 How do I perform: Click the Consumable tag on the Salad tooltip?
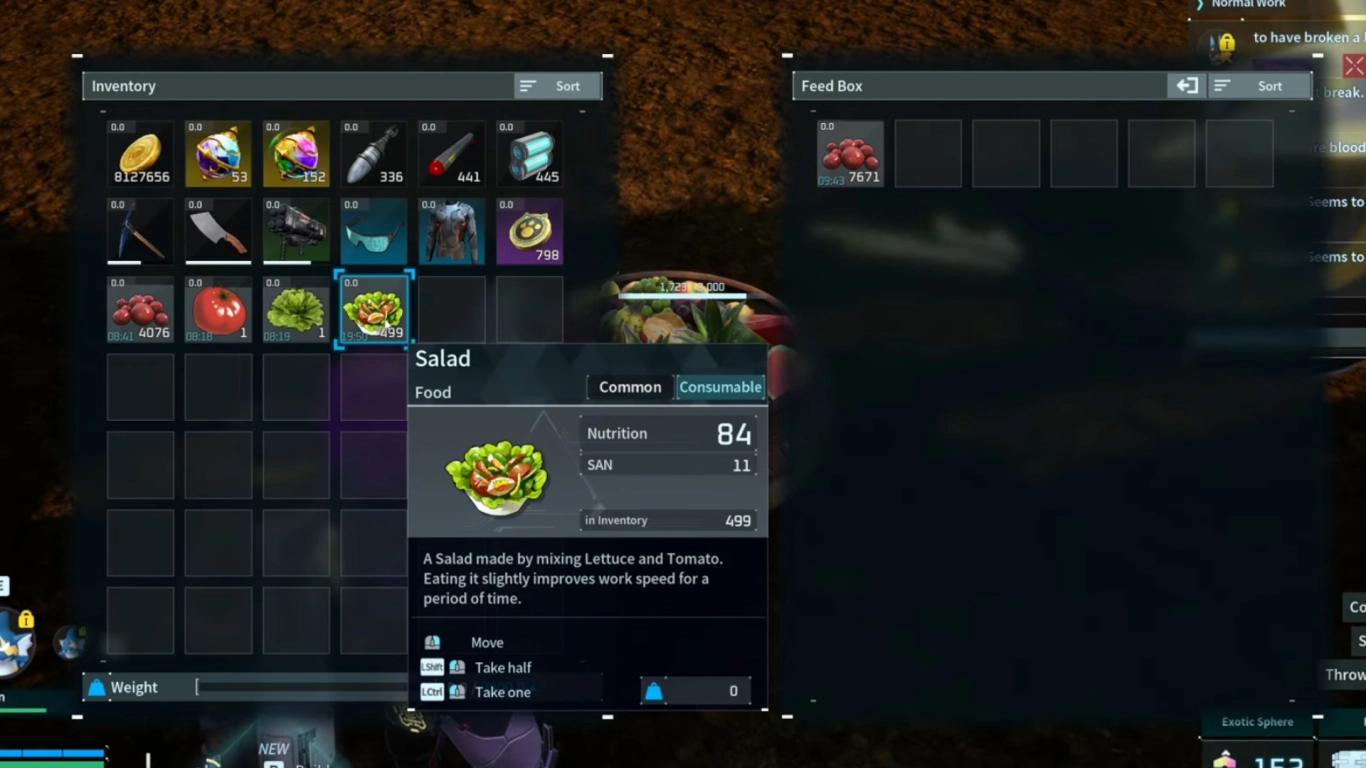(721, 387)
